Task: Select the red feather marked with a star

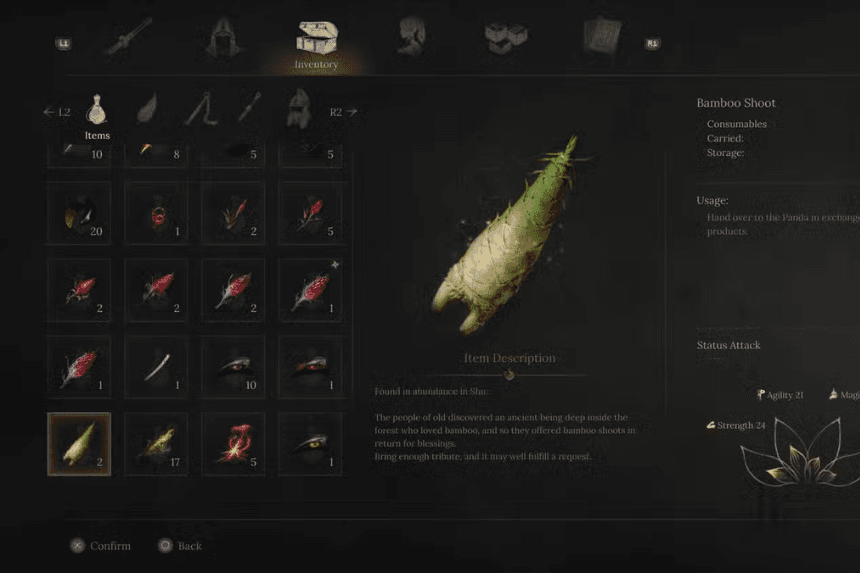Action: click(310, 290)
